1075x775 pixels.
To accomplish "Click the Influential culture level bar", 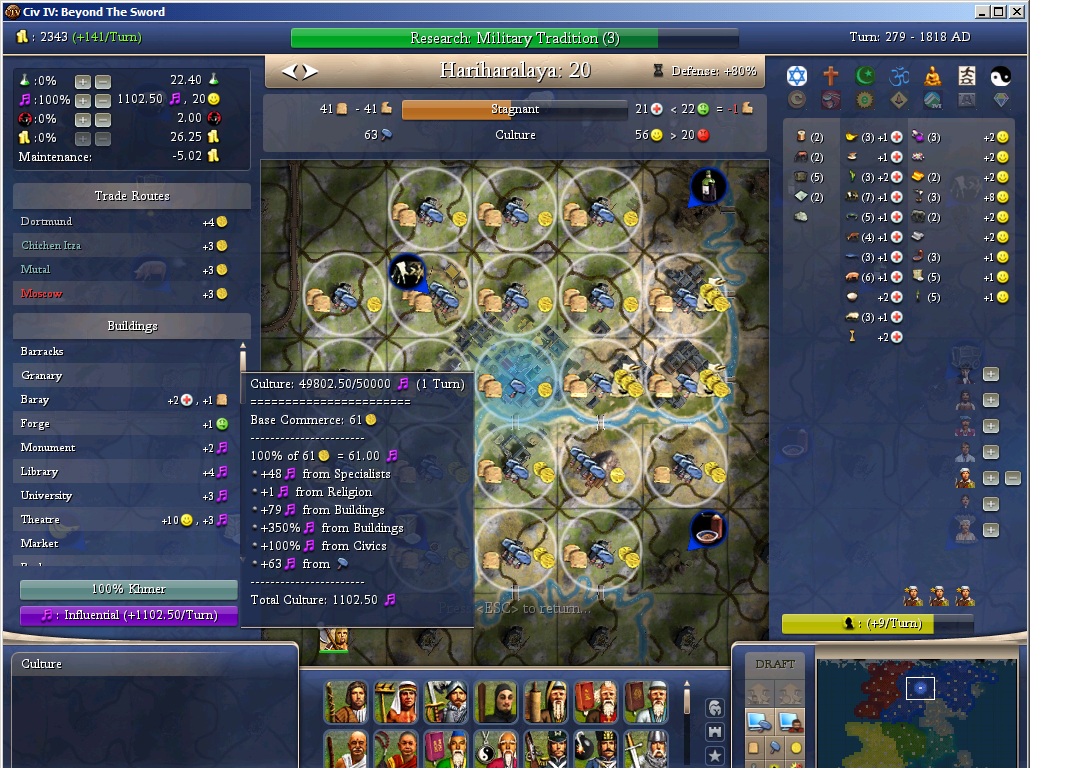I will tap(129, 615).
